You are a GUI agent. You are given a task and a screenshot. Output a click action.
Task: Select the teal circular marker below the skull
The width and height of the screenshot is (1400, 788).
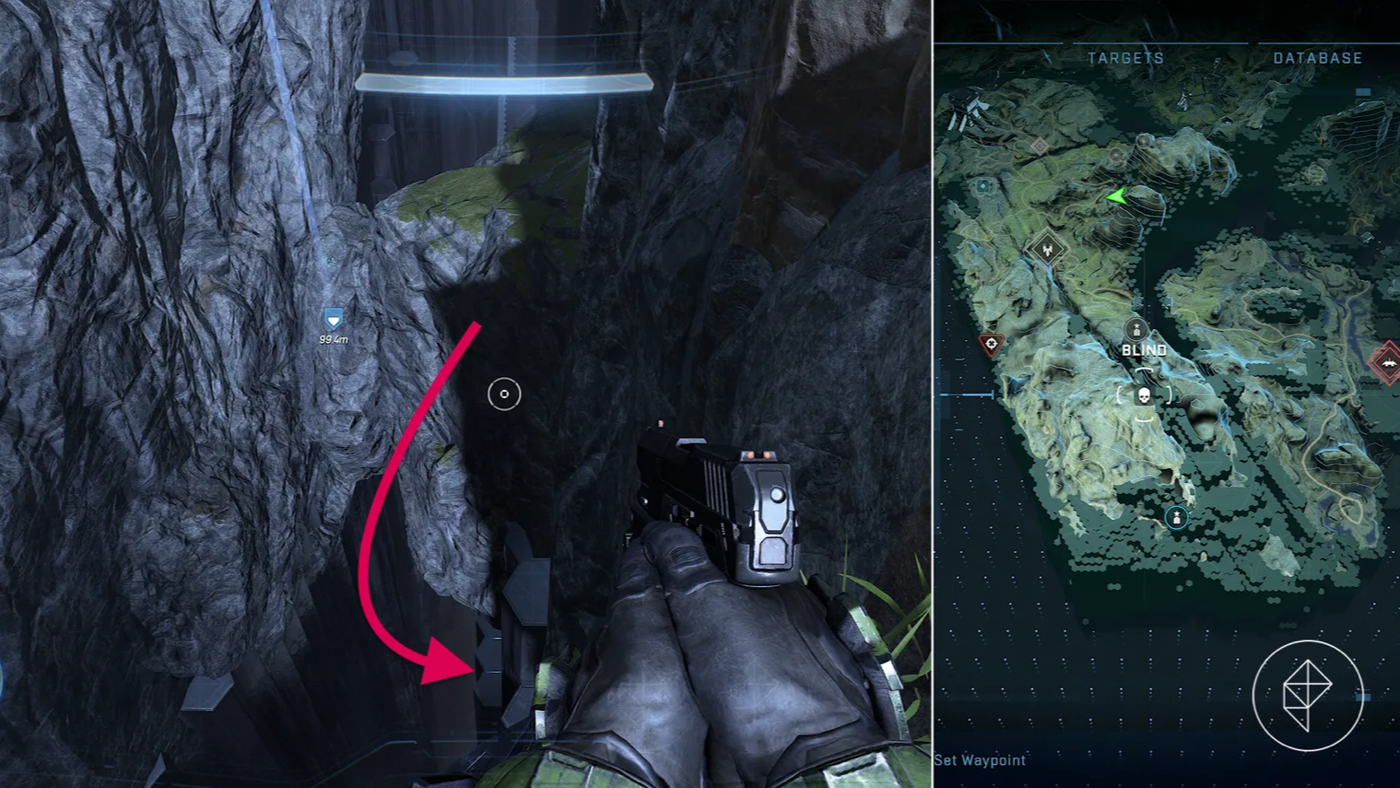(x=1176, y=517)
